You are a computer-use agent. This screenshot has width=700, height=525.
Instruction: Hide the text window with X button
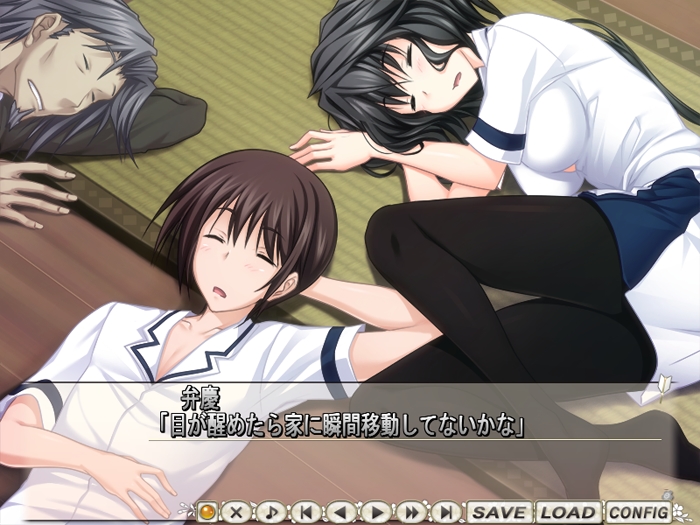click(x=236, y=512)
